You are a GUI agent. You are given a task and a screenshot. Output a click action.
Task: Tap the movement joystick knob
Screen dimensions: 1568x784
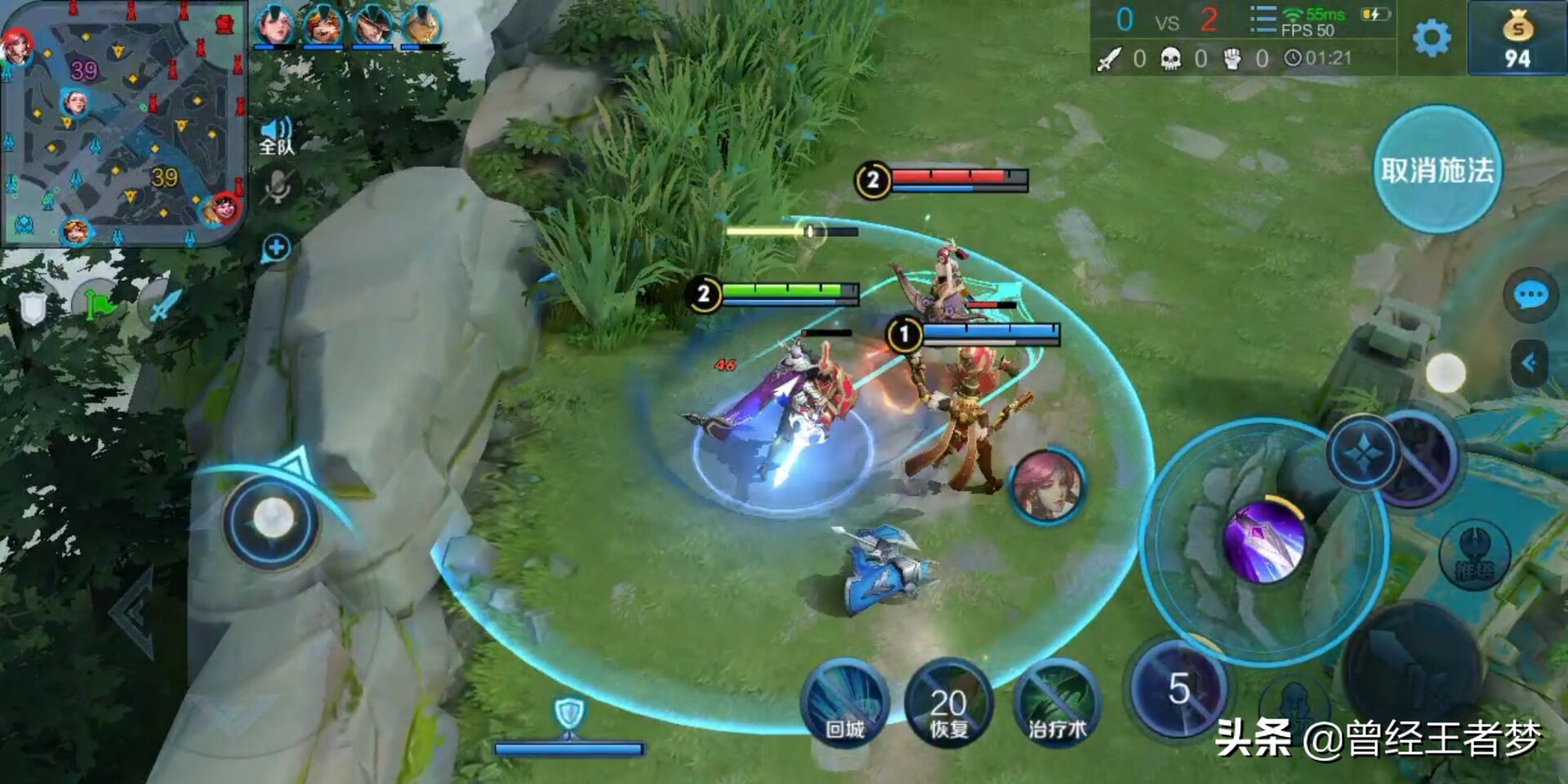272,519
